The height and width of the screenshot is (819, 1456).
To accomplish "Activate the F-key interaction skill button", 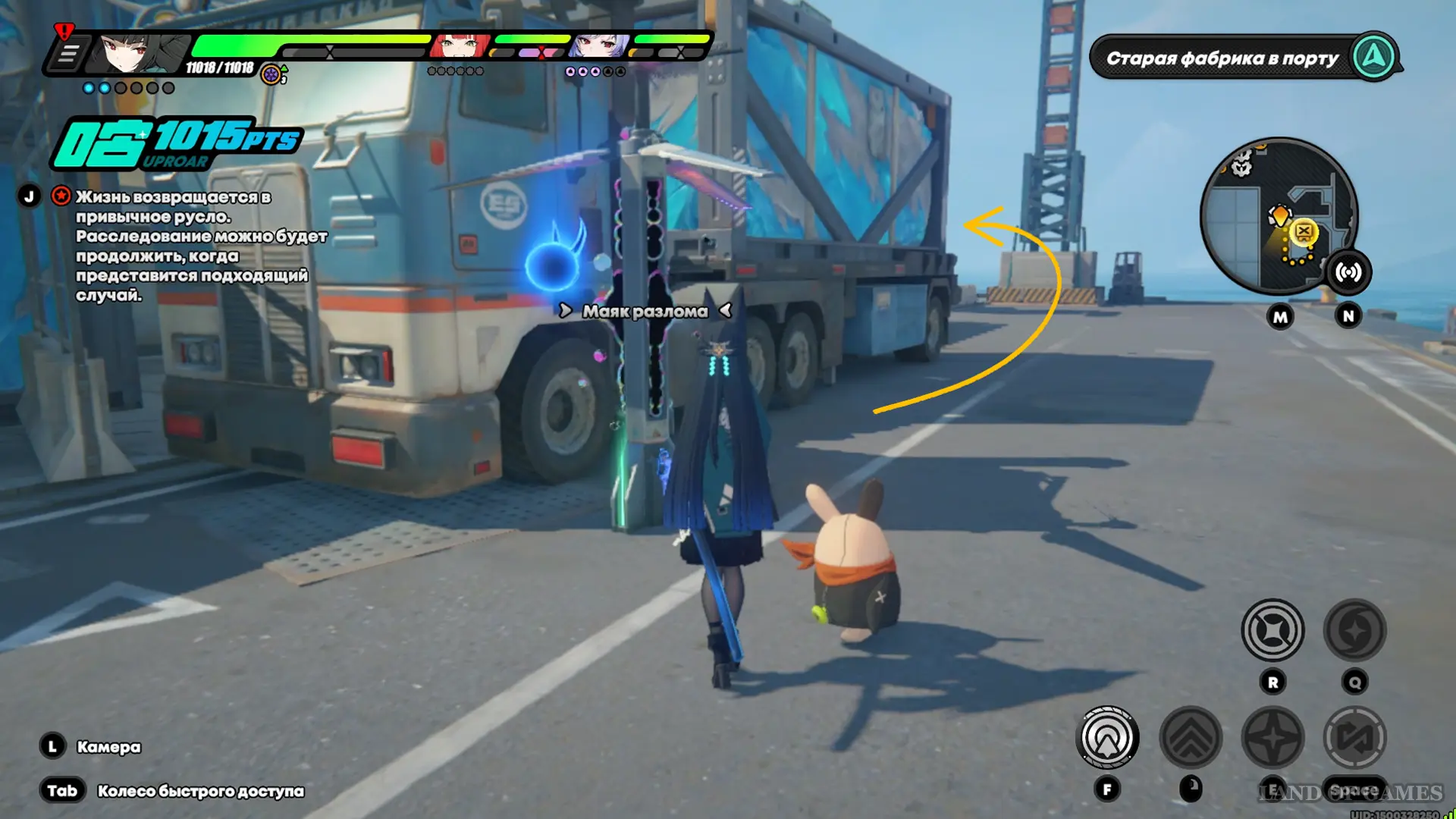I will pos(1107,737).
